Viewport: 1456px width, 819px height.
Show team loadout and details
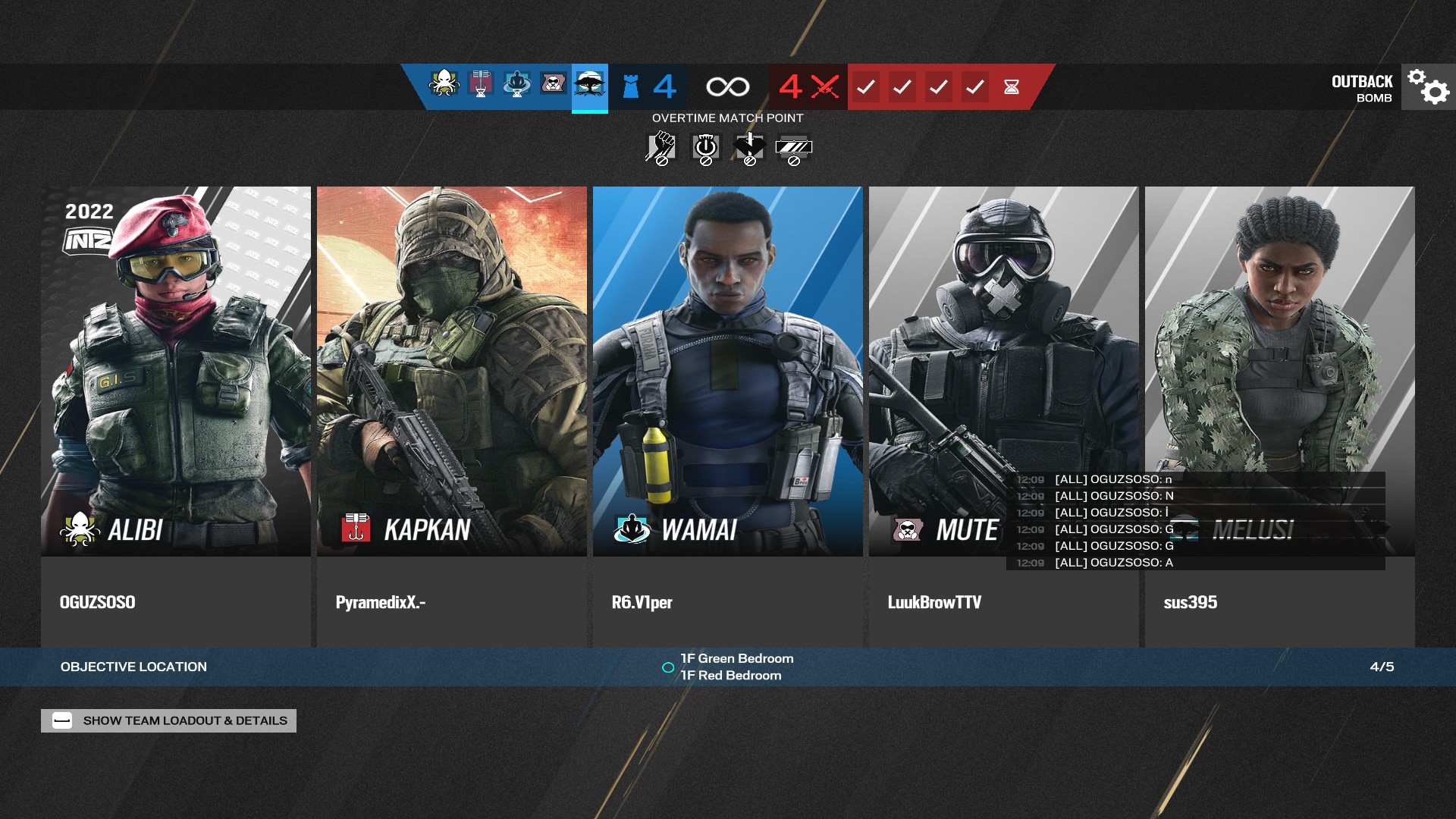click(168, 720)
